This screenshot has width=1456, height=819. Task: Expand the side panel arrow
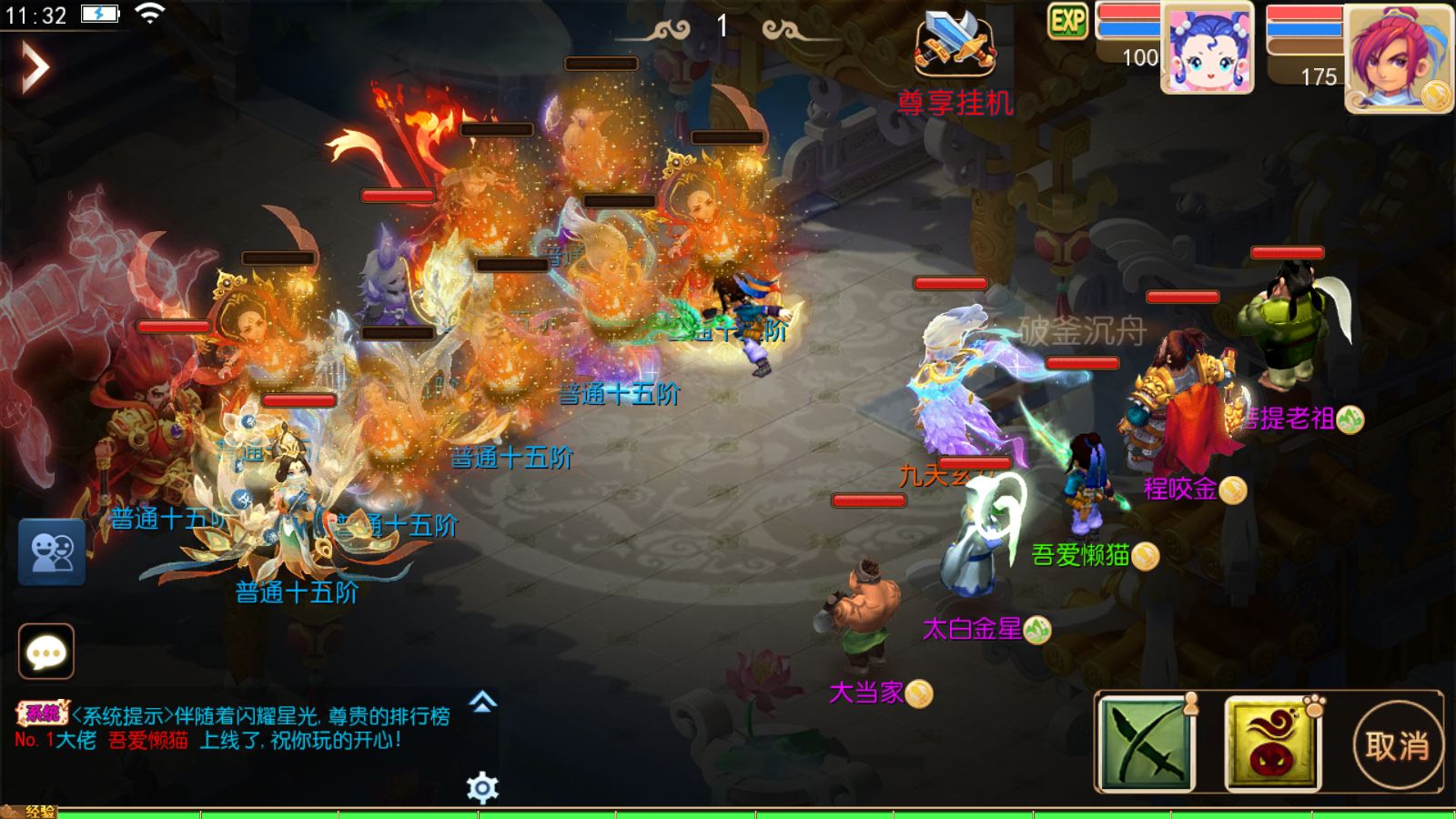(x=35, y=67)
